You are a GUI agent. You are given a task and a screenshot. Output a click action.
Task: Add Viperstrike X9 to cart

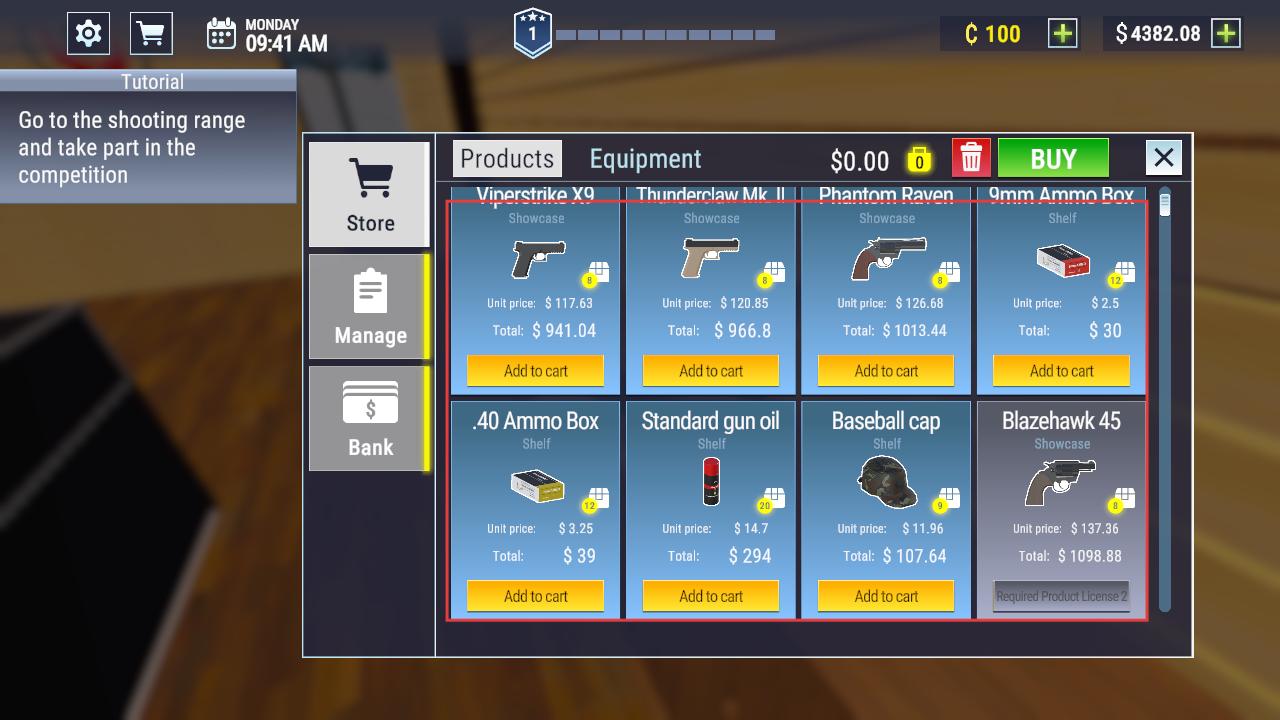tap(536, 371)
